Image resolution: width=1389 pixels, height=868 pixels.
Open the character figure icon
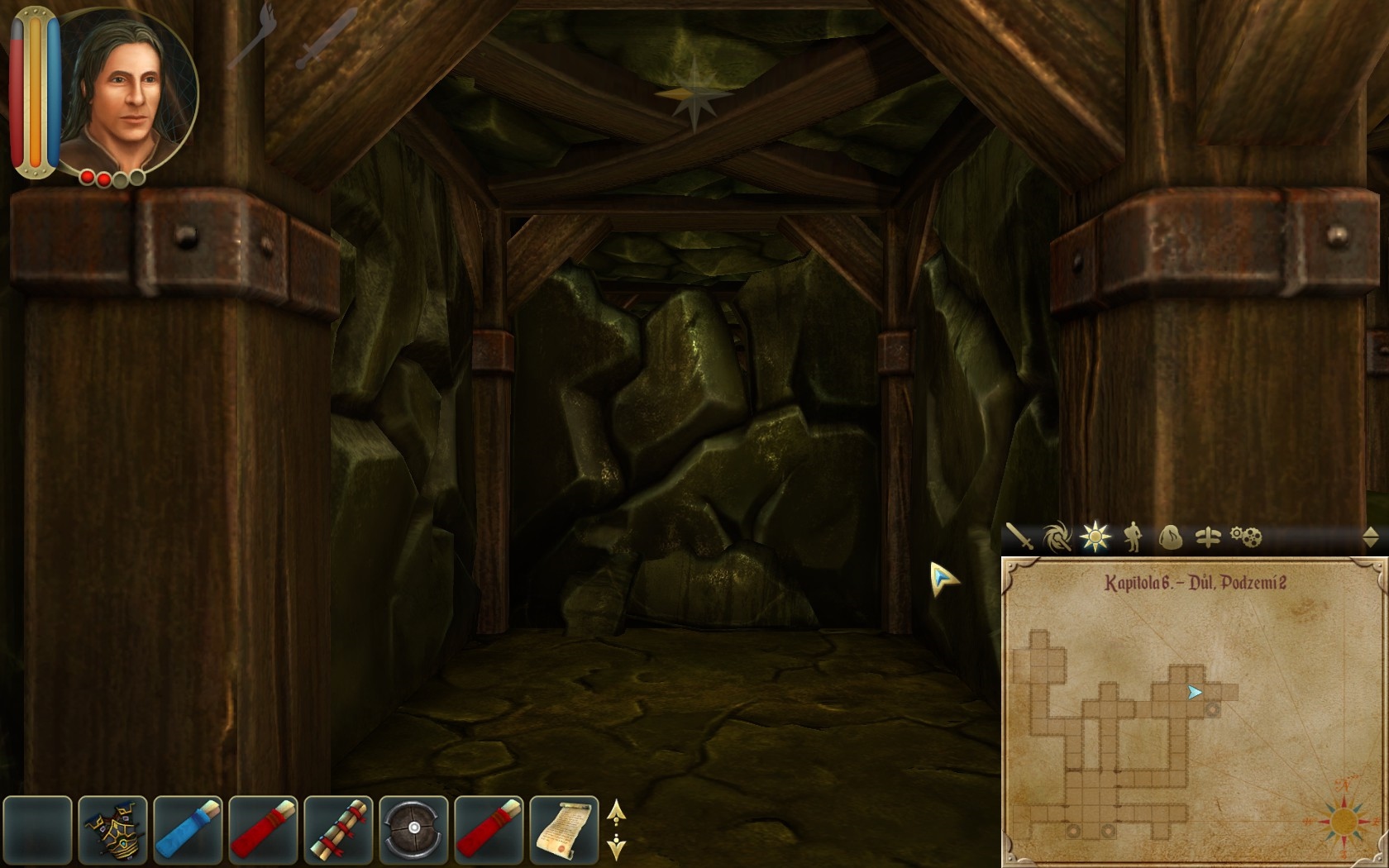tap(1134, 537)
